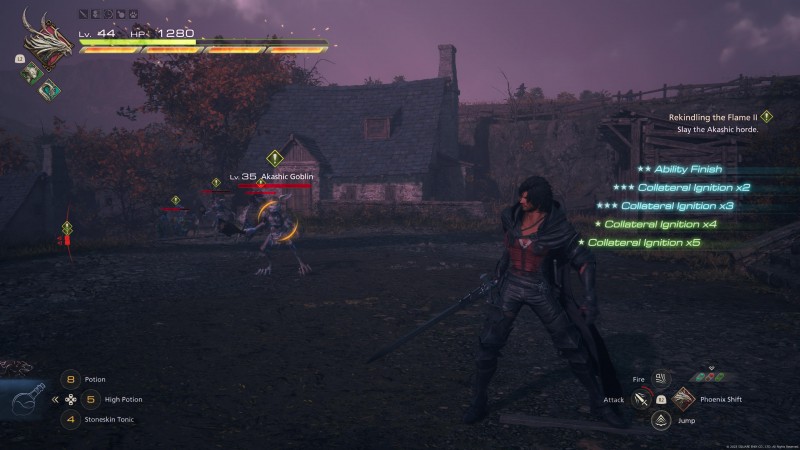Trigger the sword Attack icon
The image size is (800, 450).
(x=640, y=400)
